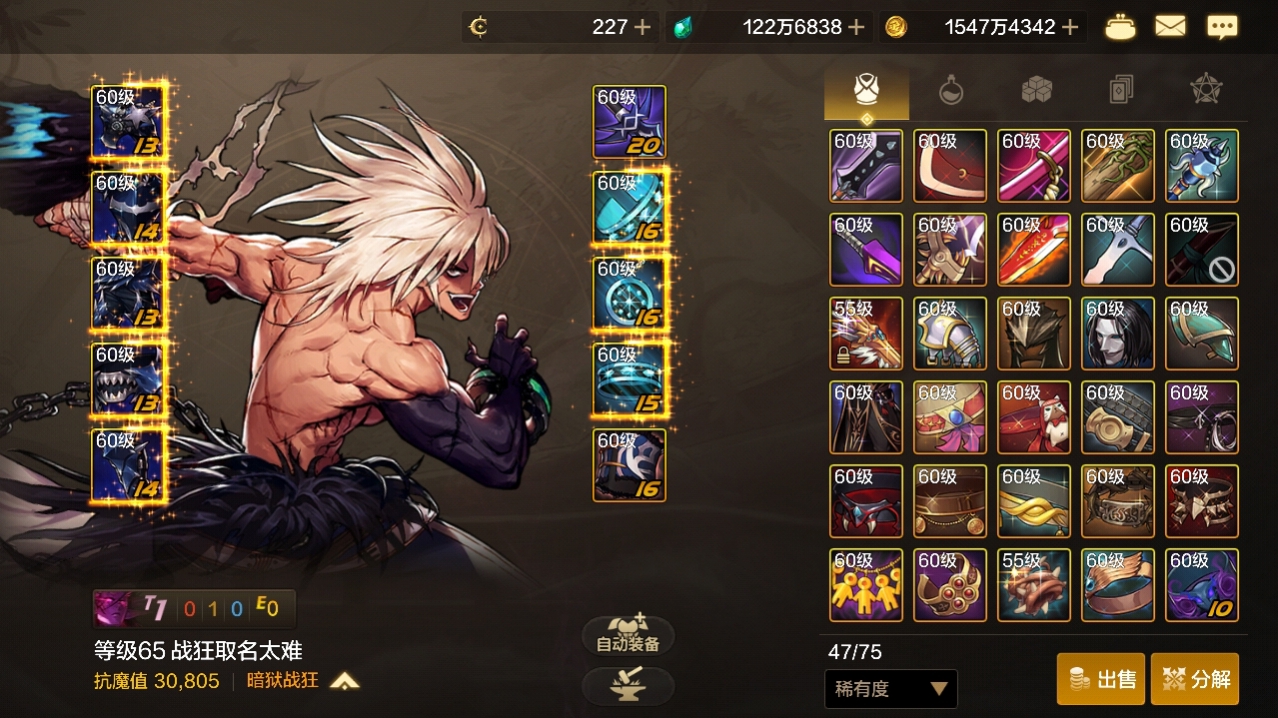This screenshot has height=718, width=1278.
Task: Select the +20 equipped weapon slot
Action: pos(629,122)
